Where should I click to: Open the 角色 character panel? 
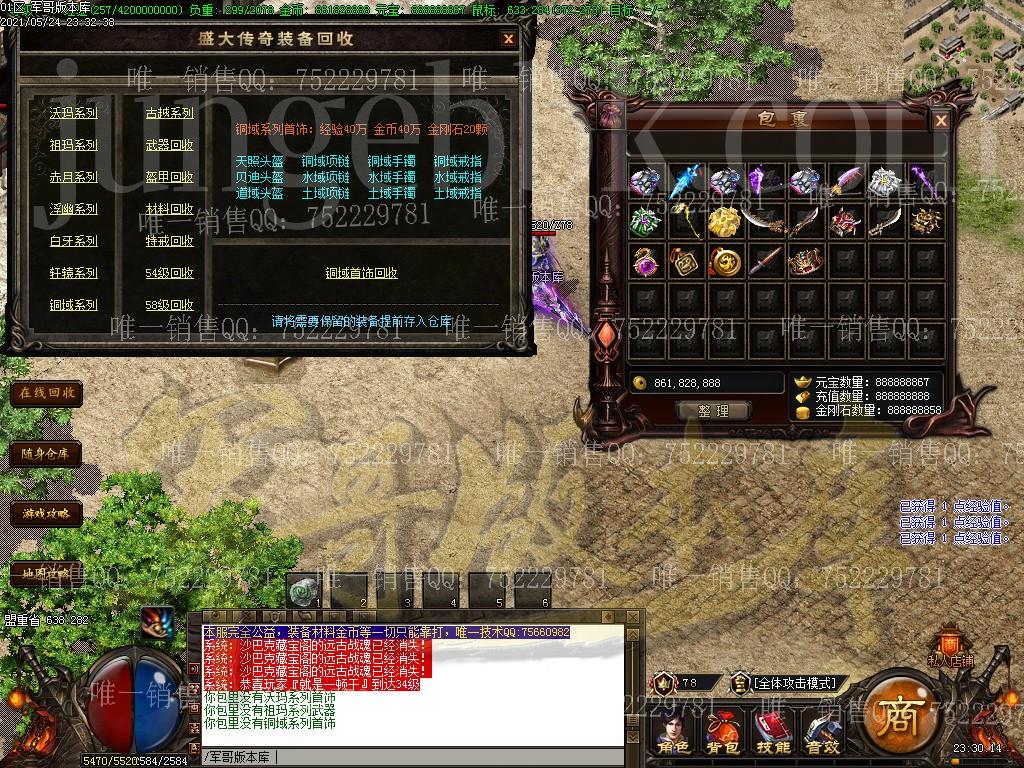point(673,734)
